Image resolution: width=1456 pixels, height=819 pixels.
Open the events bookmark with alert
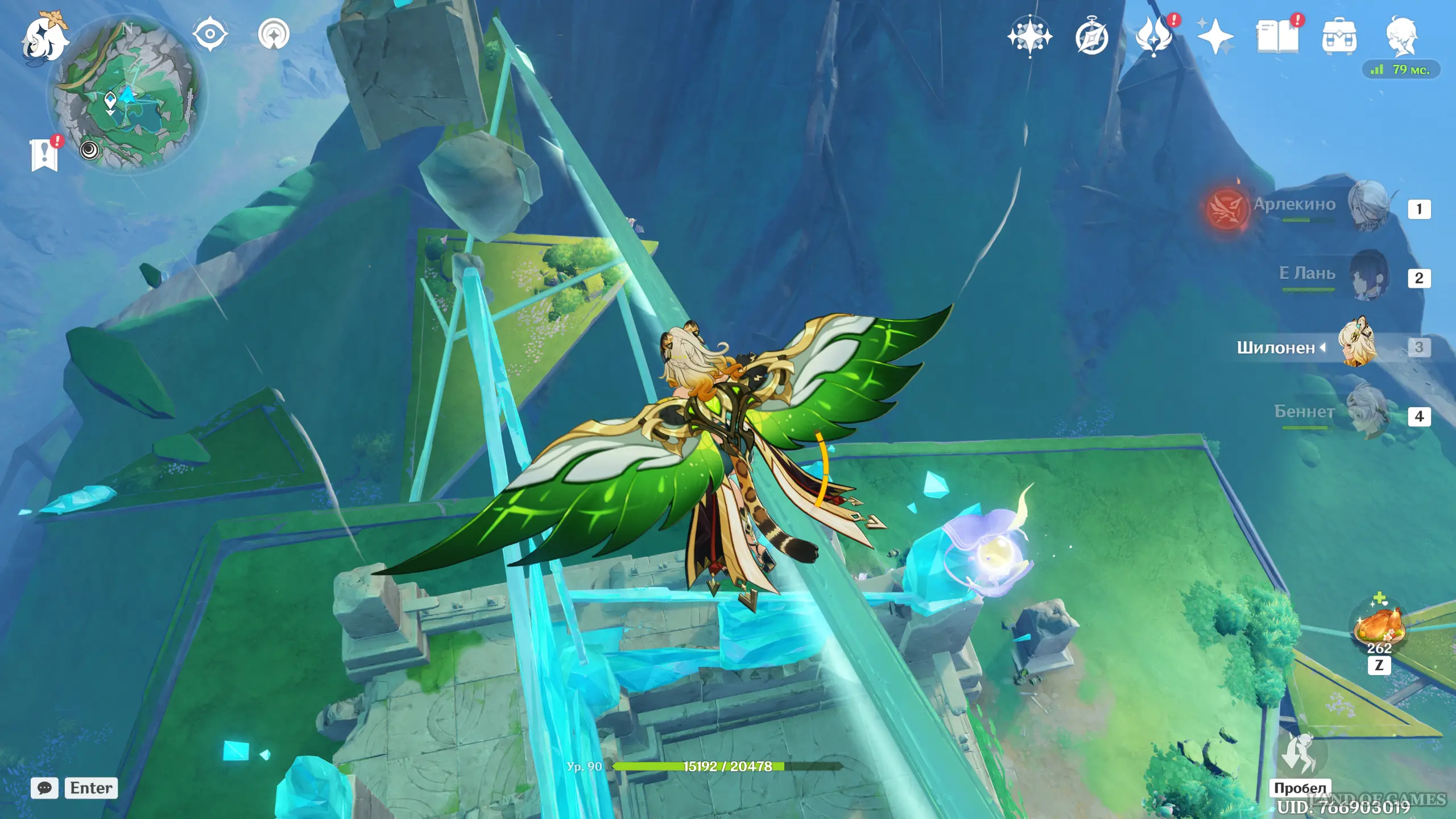tap(44, 154)
